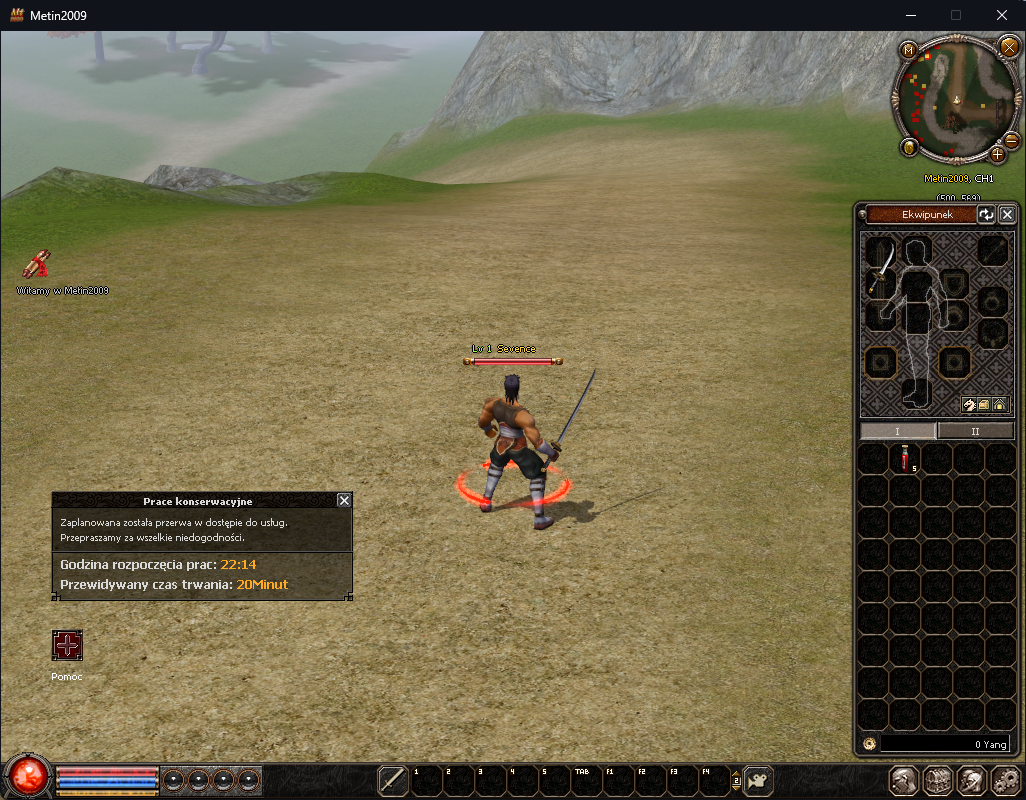Close the Metin2009 game window
1026x800 pixels.
(x=1002, y=15)
